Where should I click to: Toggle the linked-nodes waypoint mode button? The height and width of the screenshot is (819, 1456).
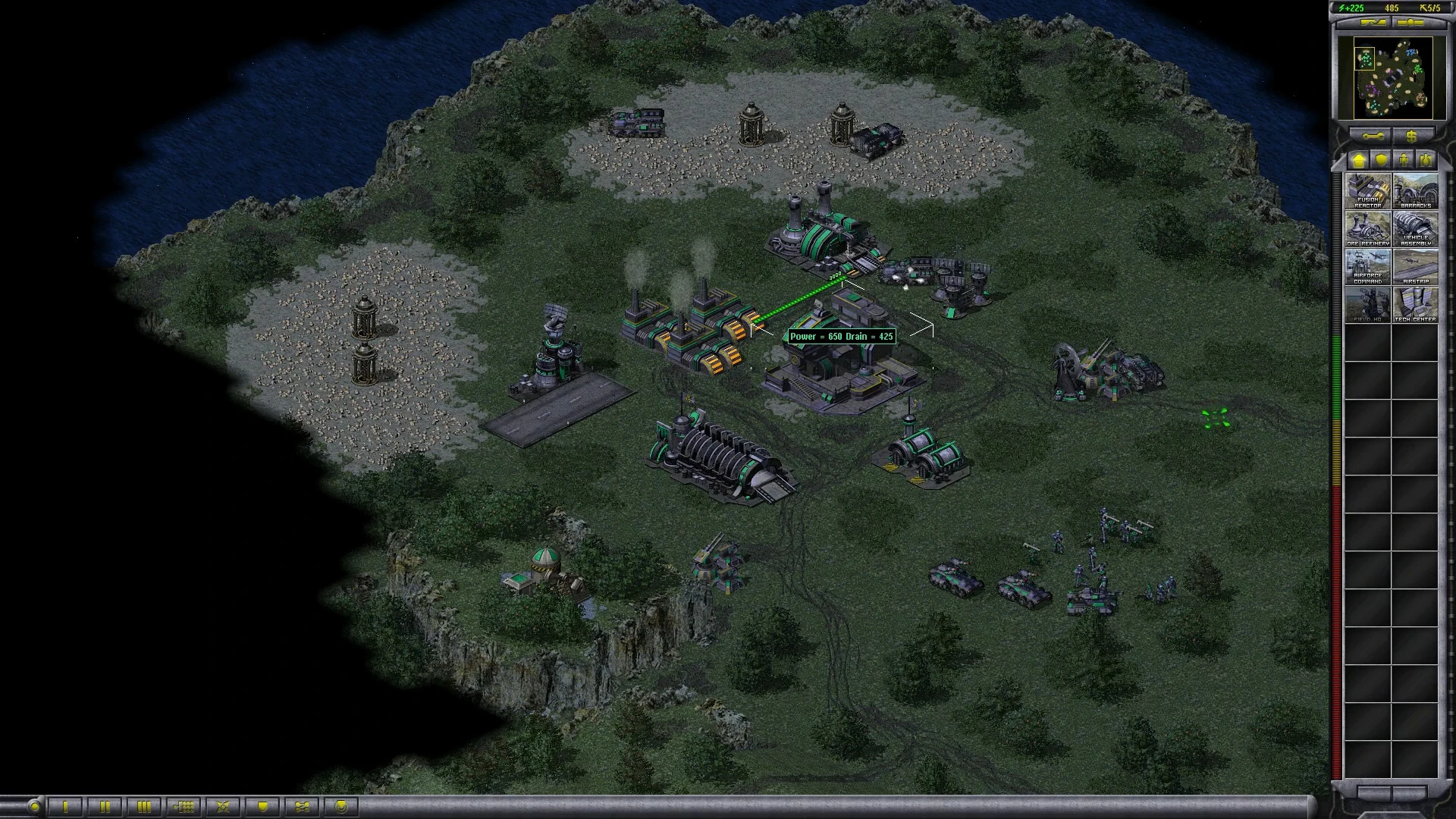coord(302,806)
